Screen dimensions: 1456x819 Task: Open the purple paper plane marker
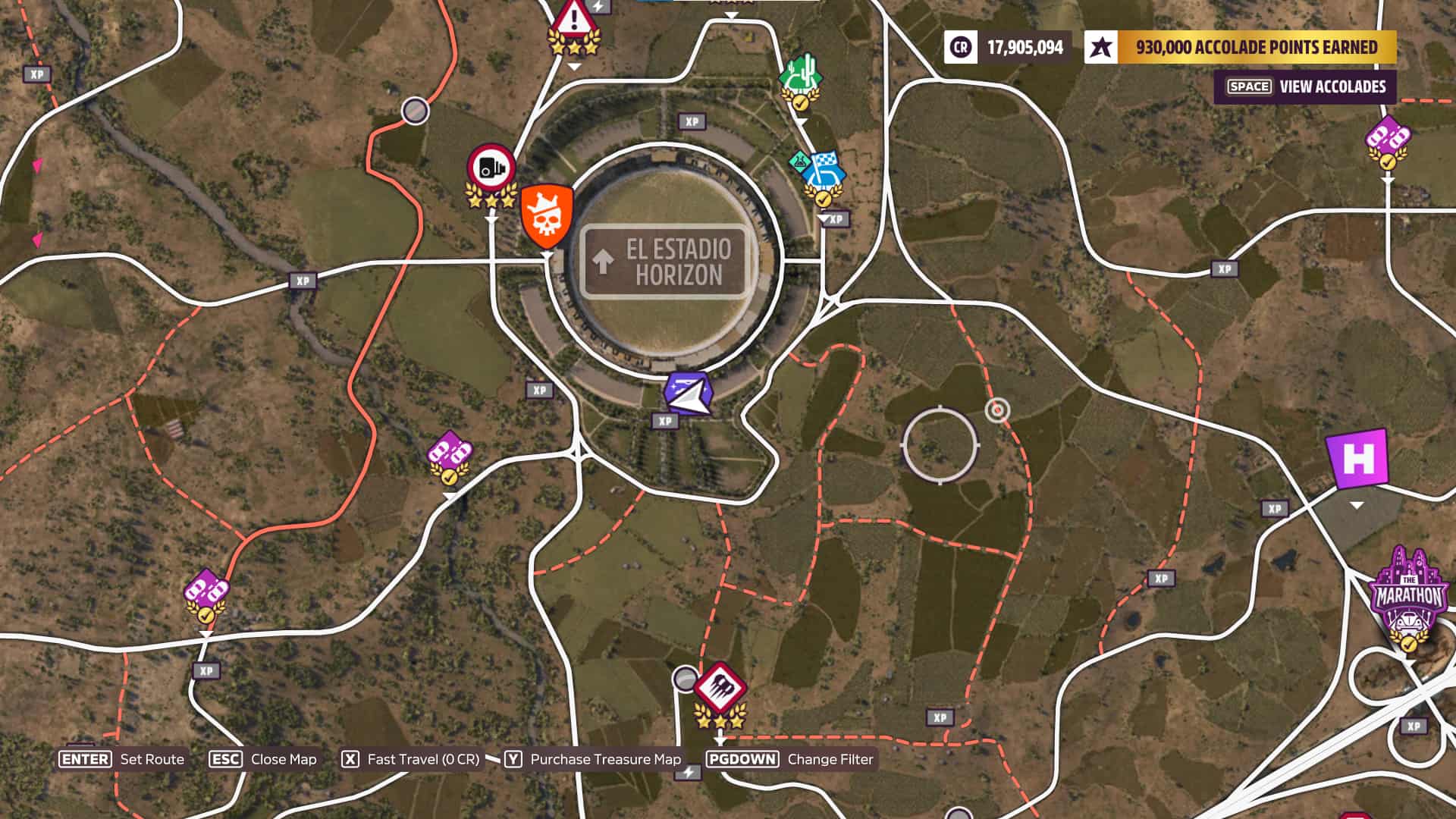[x=689, y=394]
